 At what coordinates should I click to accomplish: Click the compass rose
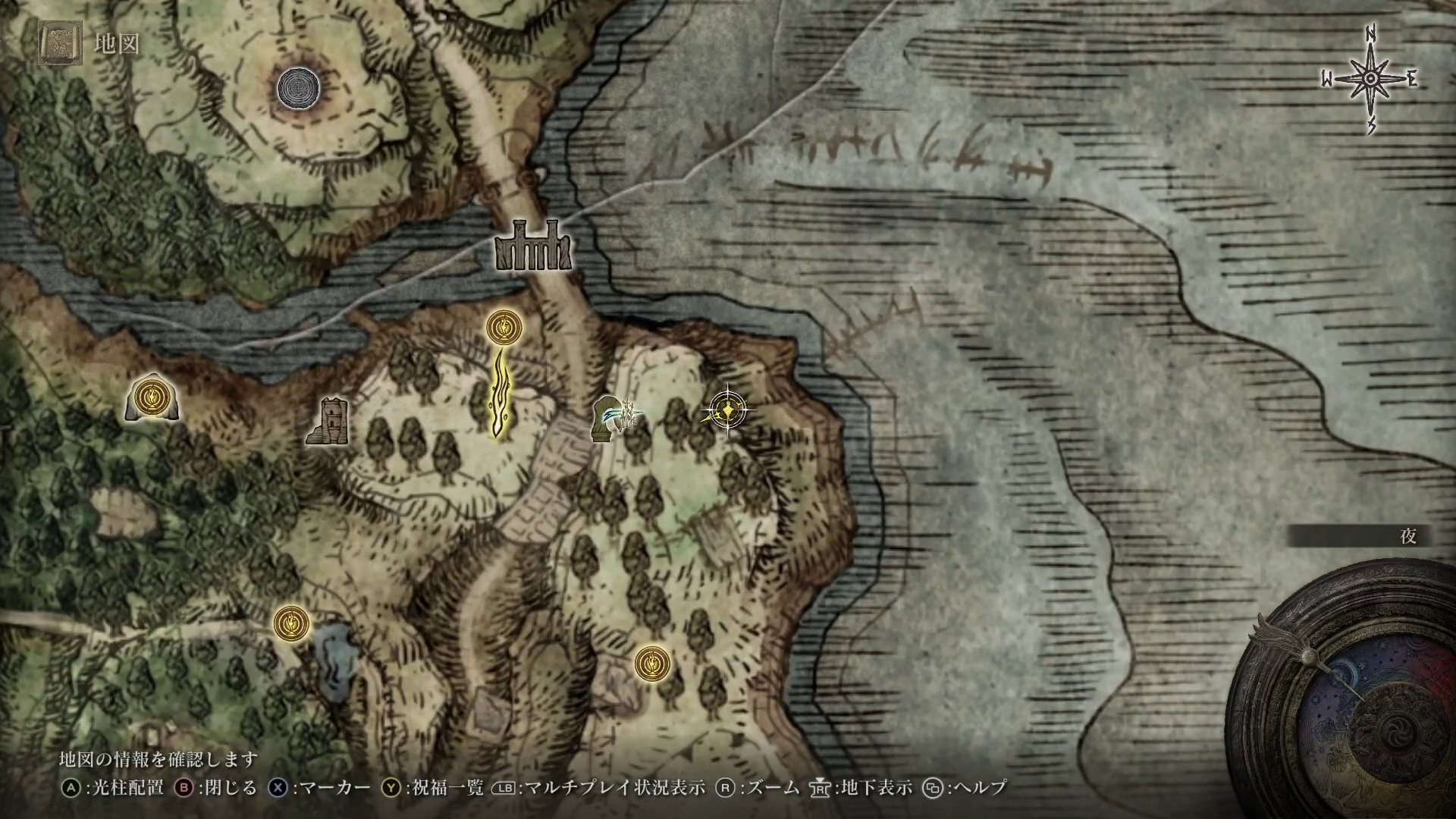point(1370,80)
